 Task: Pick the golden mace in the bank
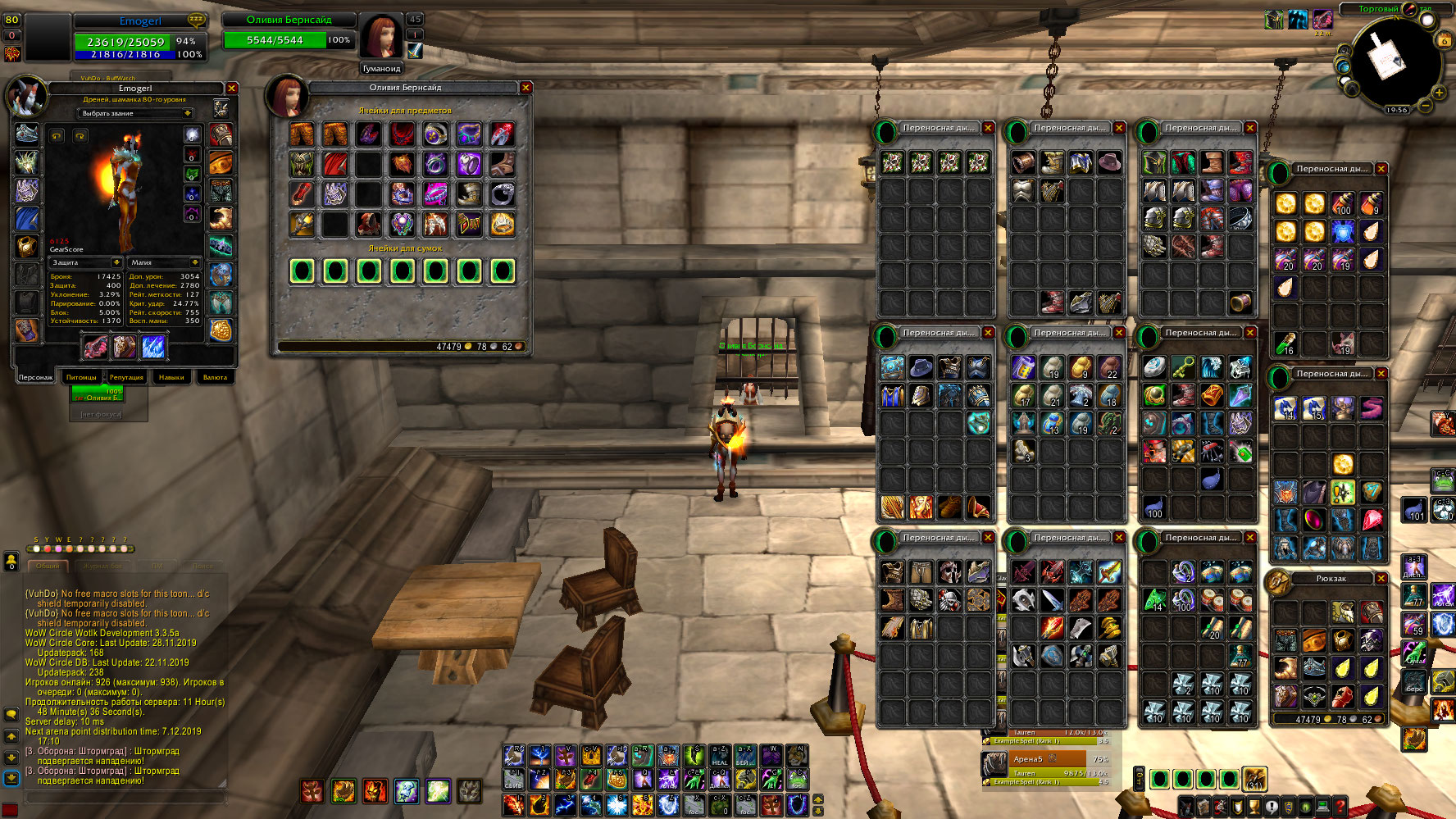coord(302,224)
